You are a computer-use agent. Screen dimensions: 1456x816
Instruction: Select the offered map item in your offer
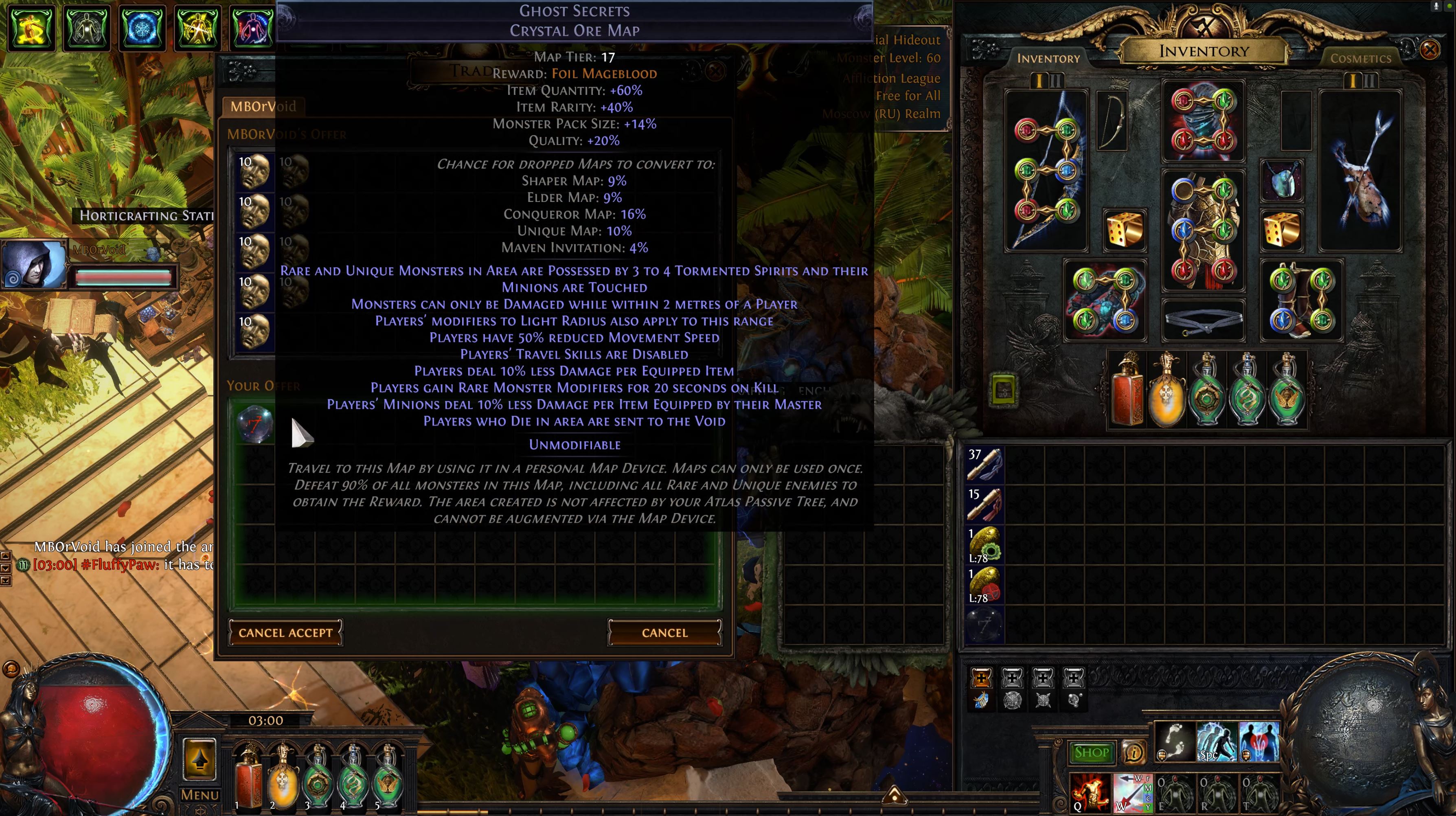[255, 423]
